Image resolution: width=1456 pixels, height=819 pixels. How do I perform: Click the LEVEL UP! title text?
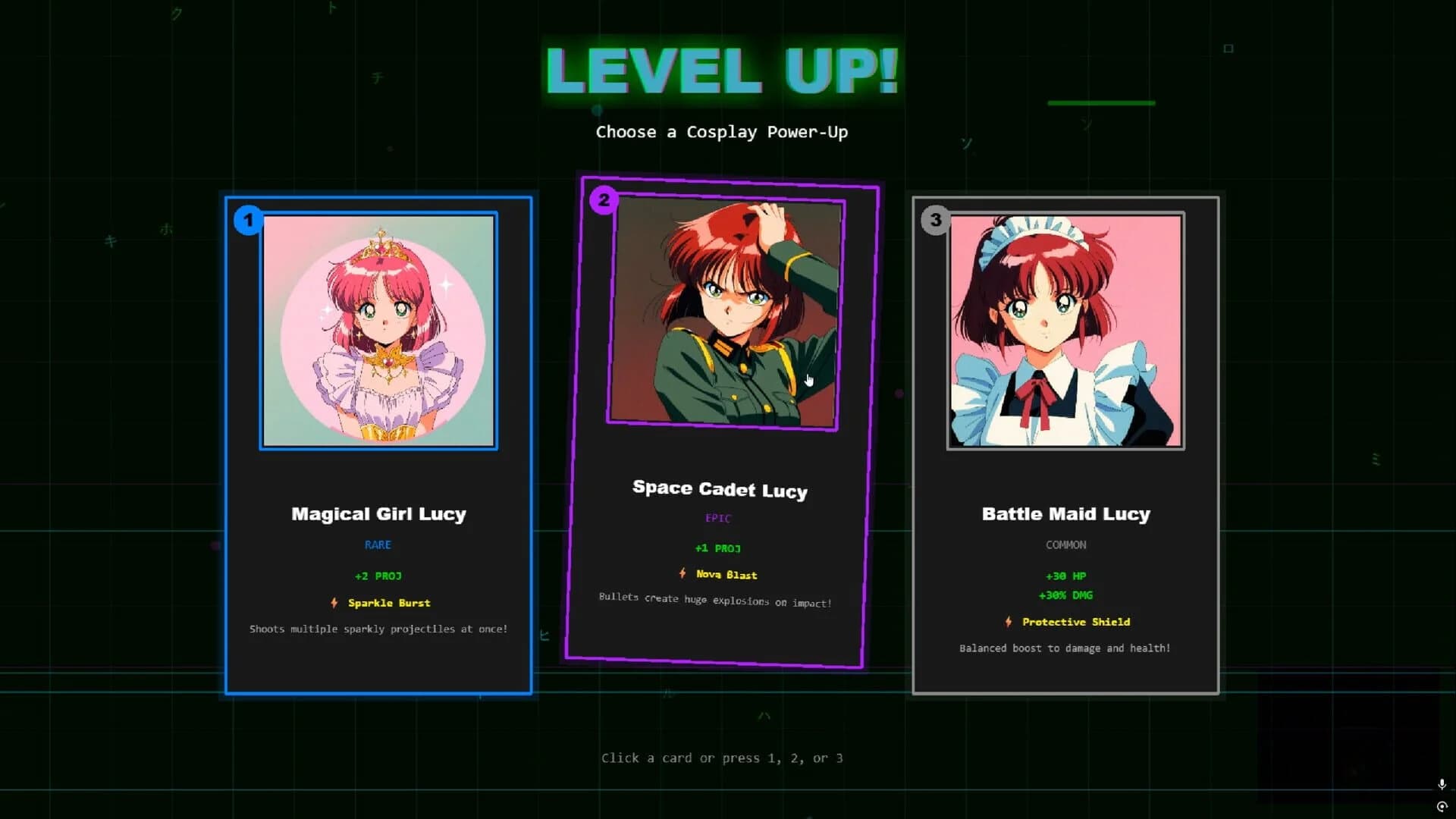coord(722,72)
